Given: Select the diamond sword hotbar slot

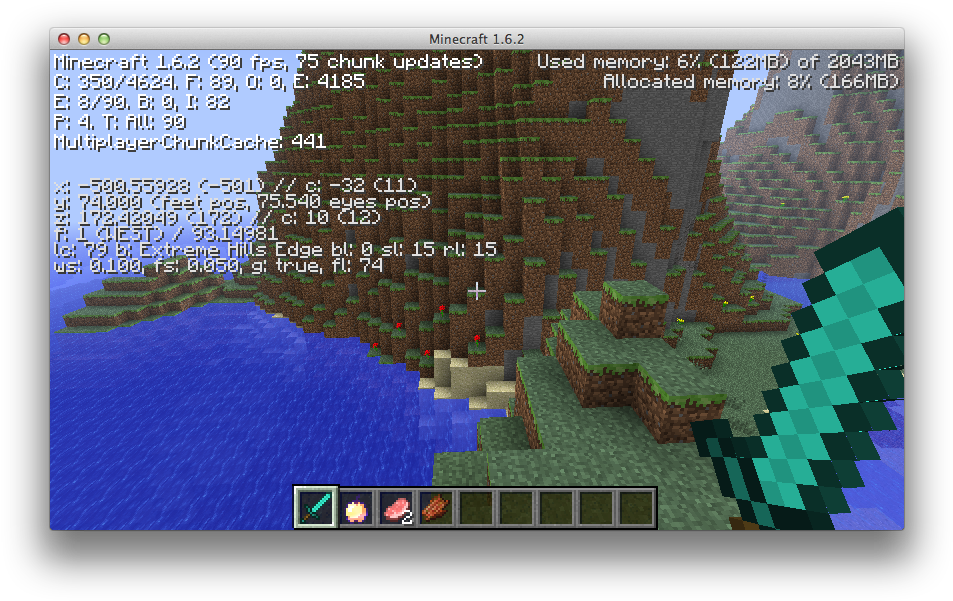Looking at the screenshot, I should (315, 508).
